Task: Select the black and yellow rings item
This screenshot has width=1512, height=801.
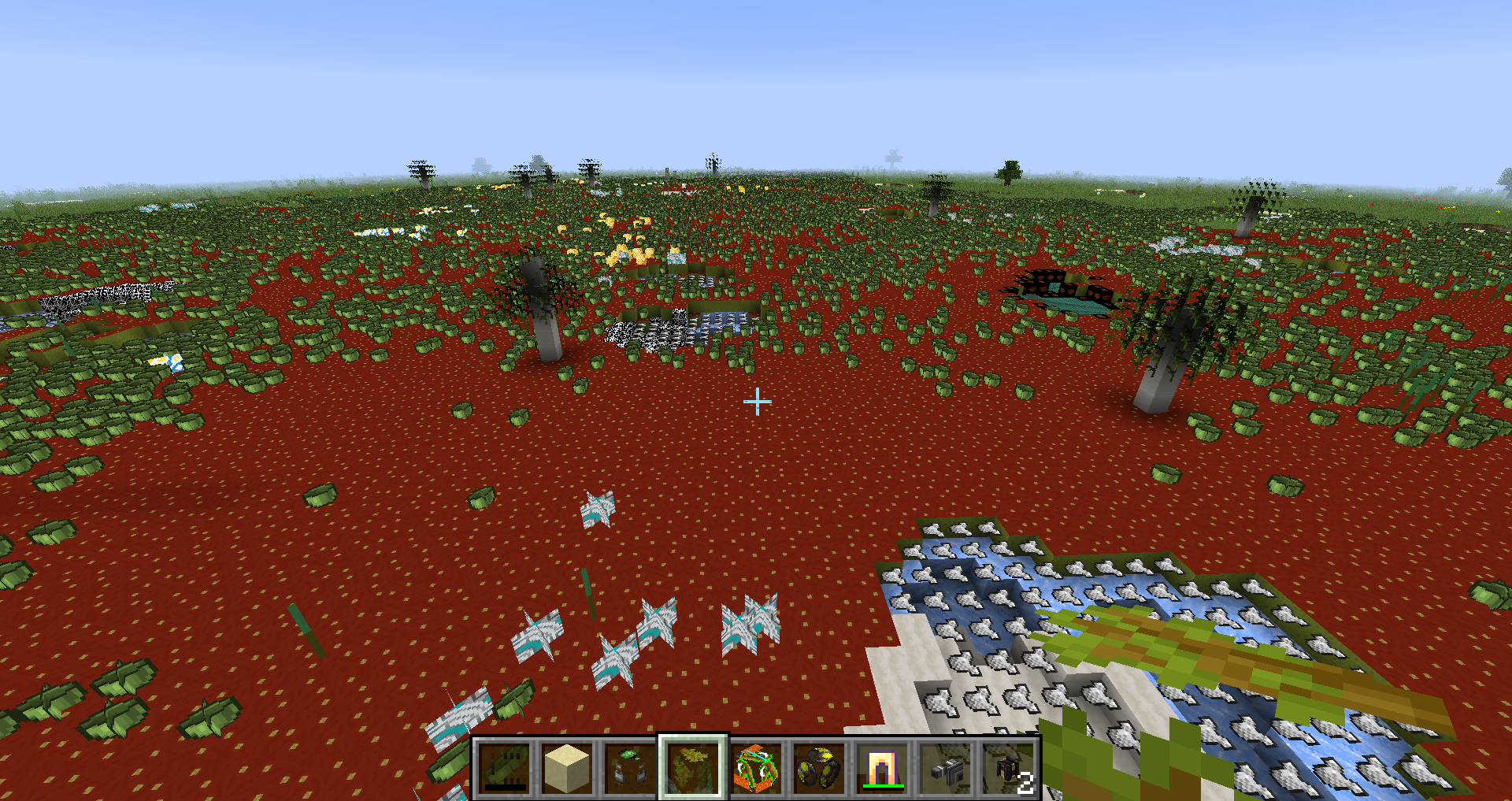Action: tap(819, 768)
